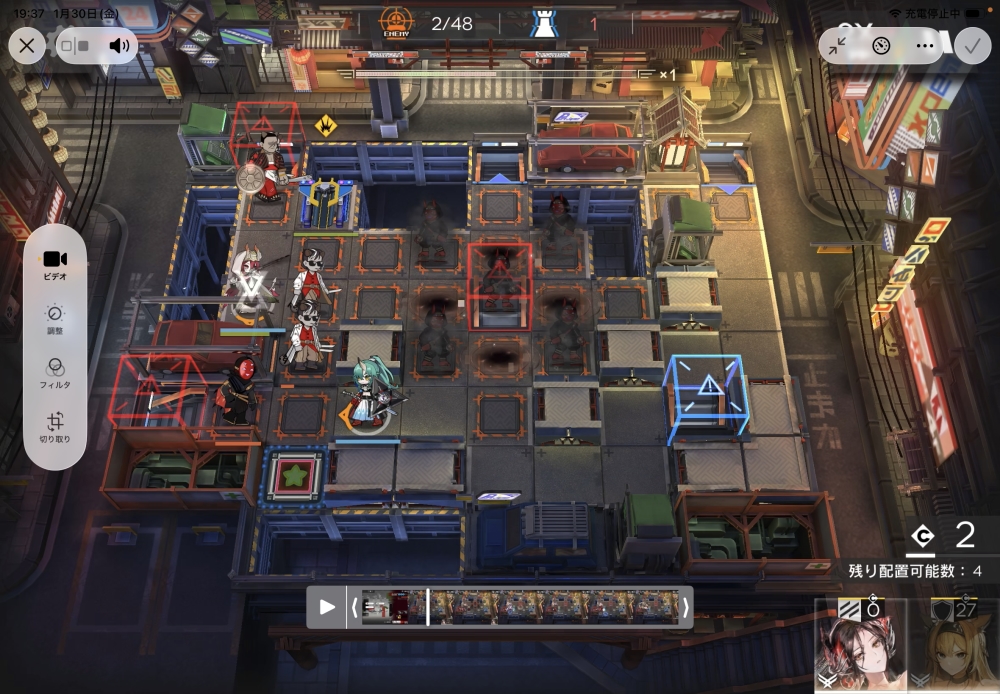1000x694 pixels.
Task: Choose the 切り取り crop tool
Action: 55,428
